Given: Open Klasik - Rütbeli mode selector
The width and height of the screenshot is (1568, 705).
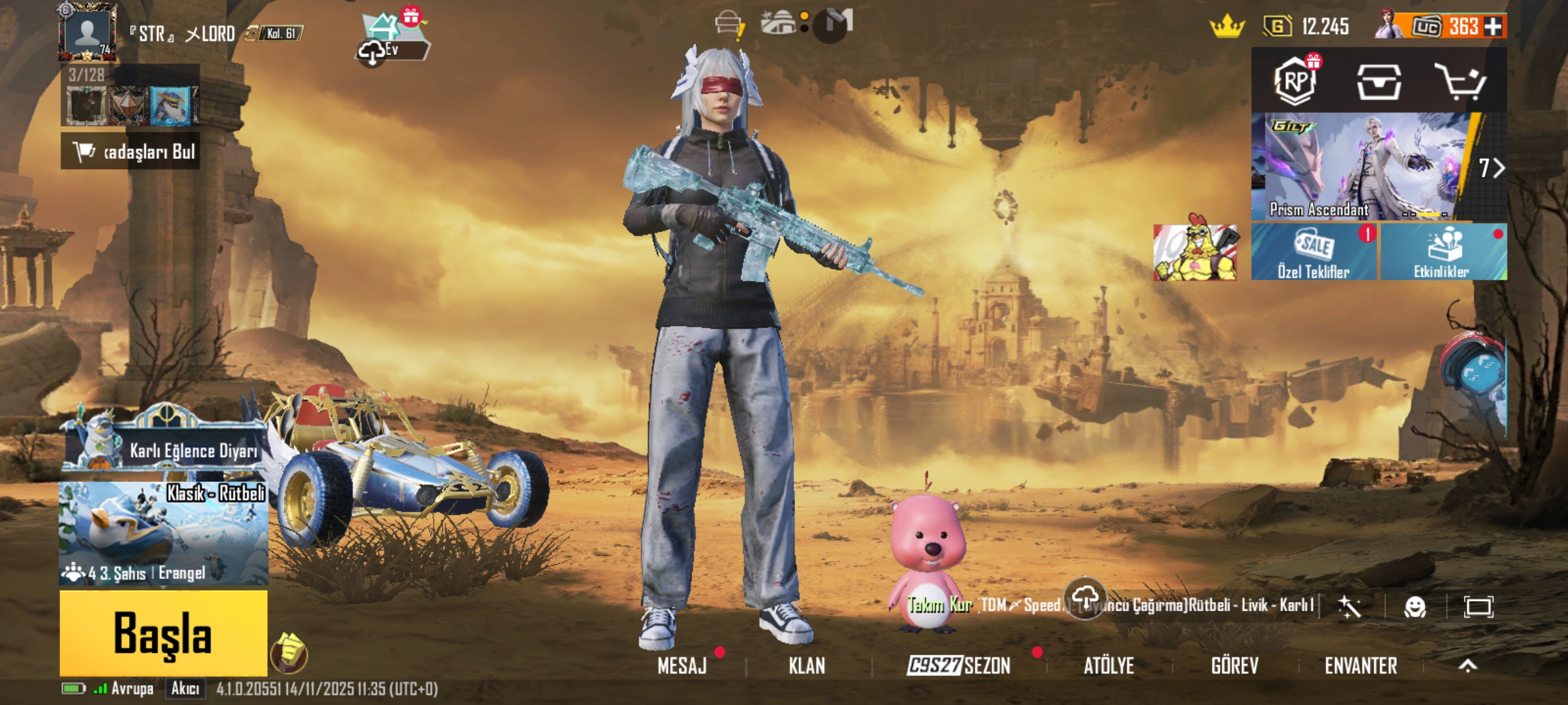Looking at the screenshot, I should 164,534.
